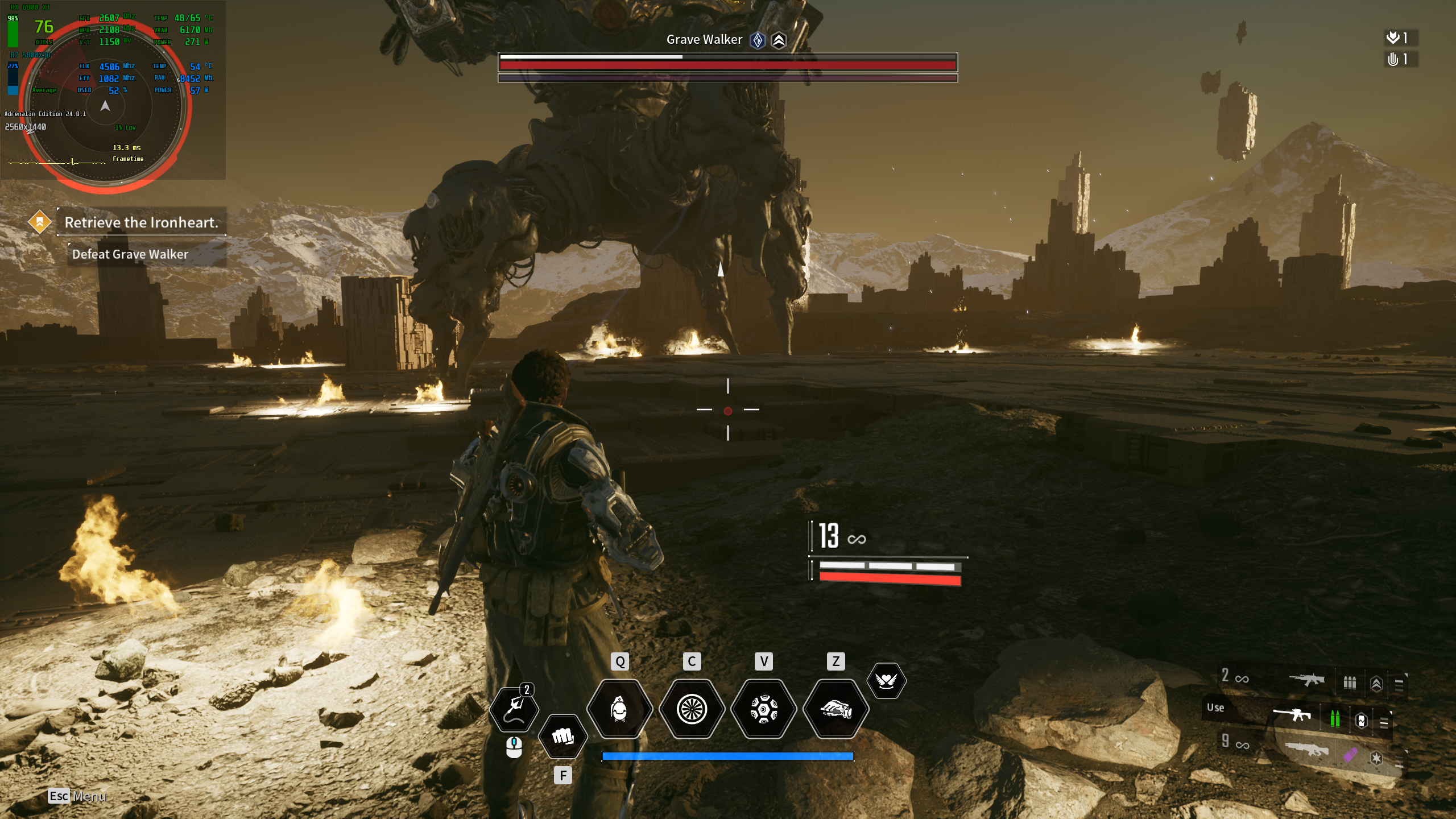This screenshot has width=1456, height=819.
Task: Switch to the purple-ammo launcher weapon slot
Action: point(1306,750)
